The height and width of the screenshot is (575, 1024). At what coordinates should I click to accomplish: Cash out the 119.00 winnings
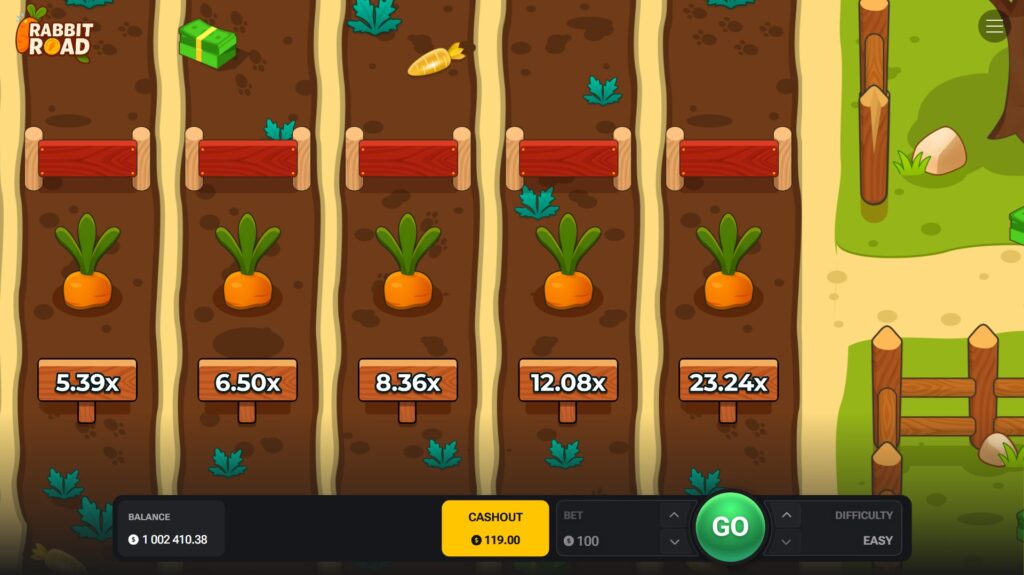coord(495,528)
